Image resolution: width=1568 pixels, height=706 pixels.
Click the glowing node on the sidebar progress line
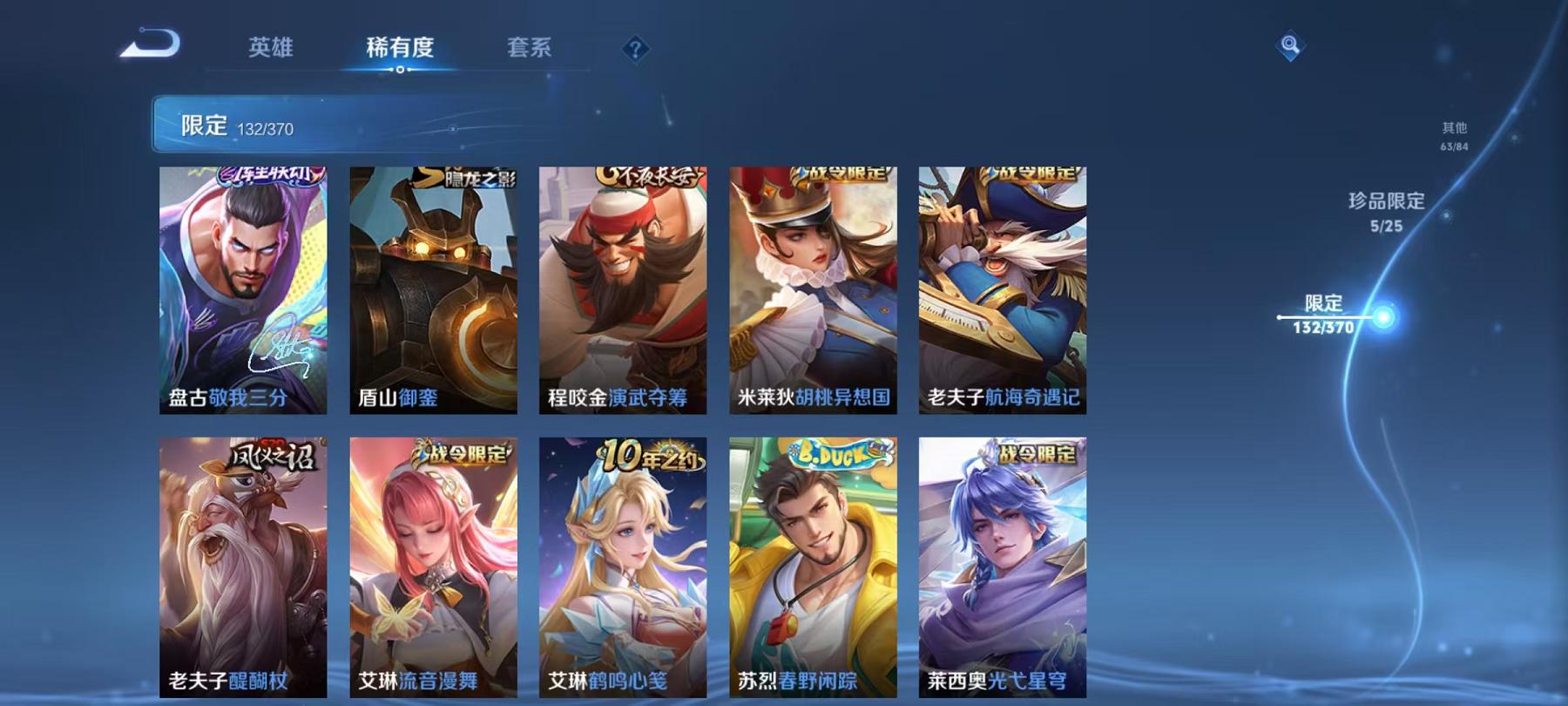tap(1383, 316)
